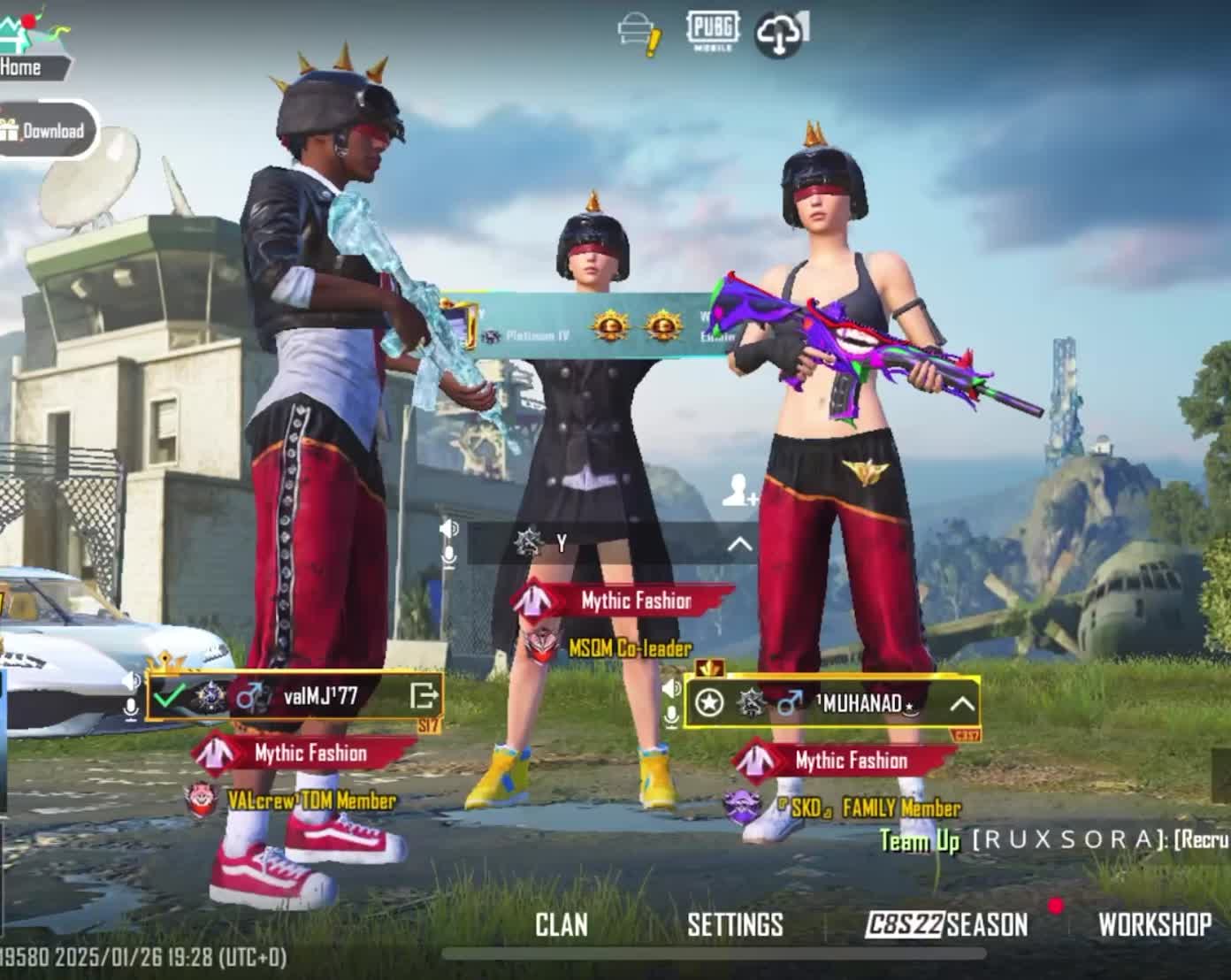
Task: Toggle the ready checkmark for valMJ'77
Action: pos(168,696)
